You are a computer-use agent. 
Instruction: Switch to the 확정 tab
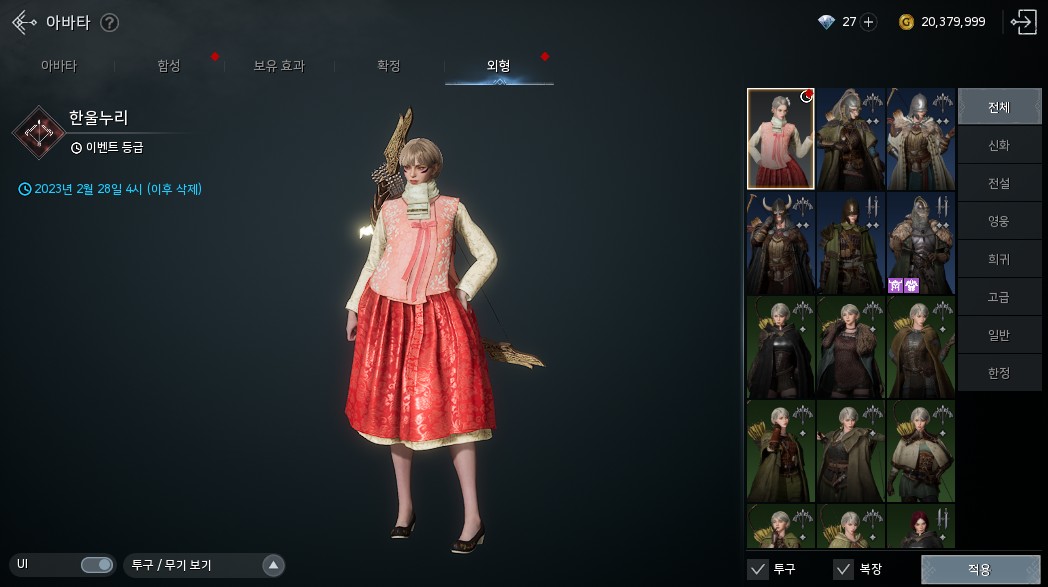[x=389, y=66]
